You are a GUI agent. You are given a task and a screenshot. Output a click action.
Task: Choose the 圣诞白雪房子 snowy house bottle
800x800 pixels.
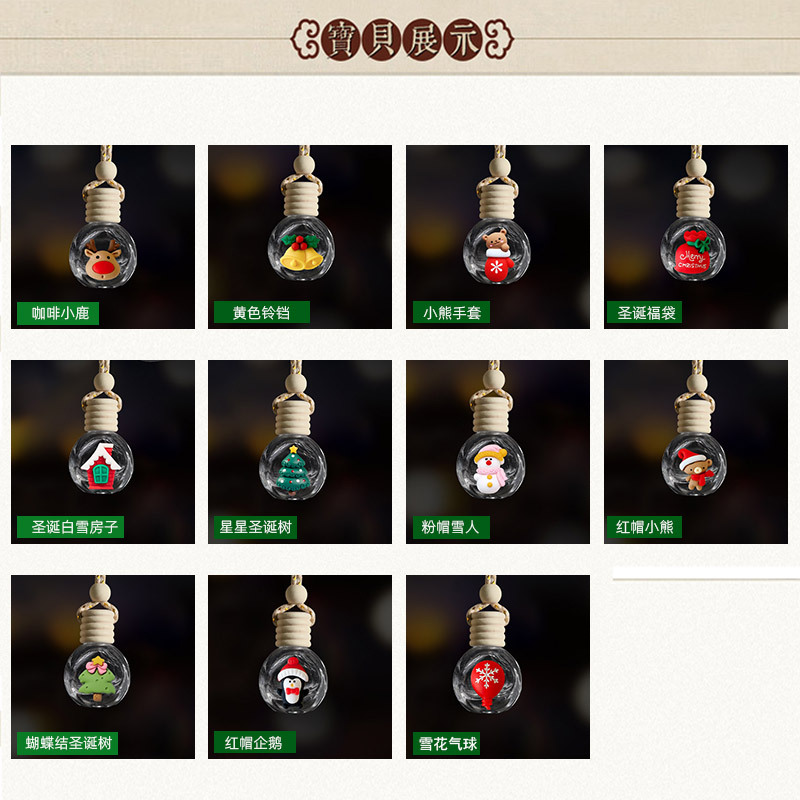[x=102, y=452]
